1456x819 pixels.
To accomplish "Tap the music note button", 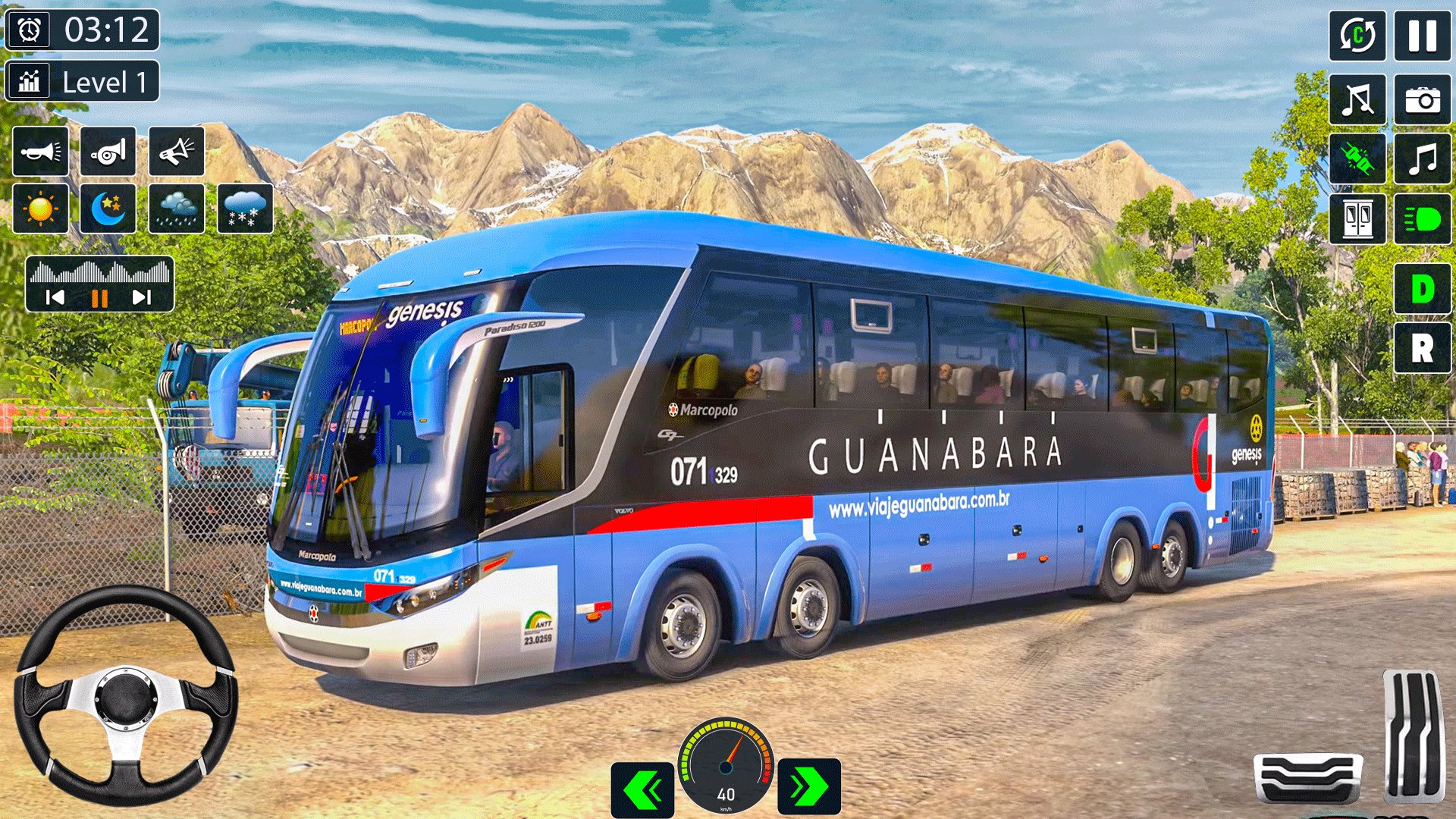I will [1422, 159].
